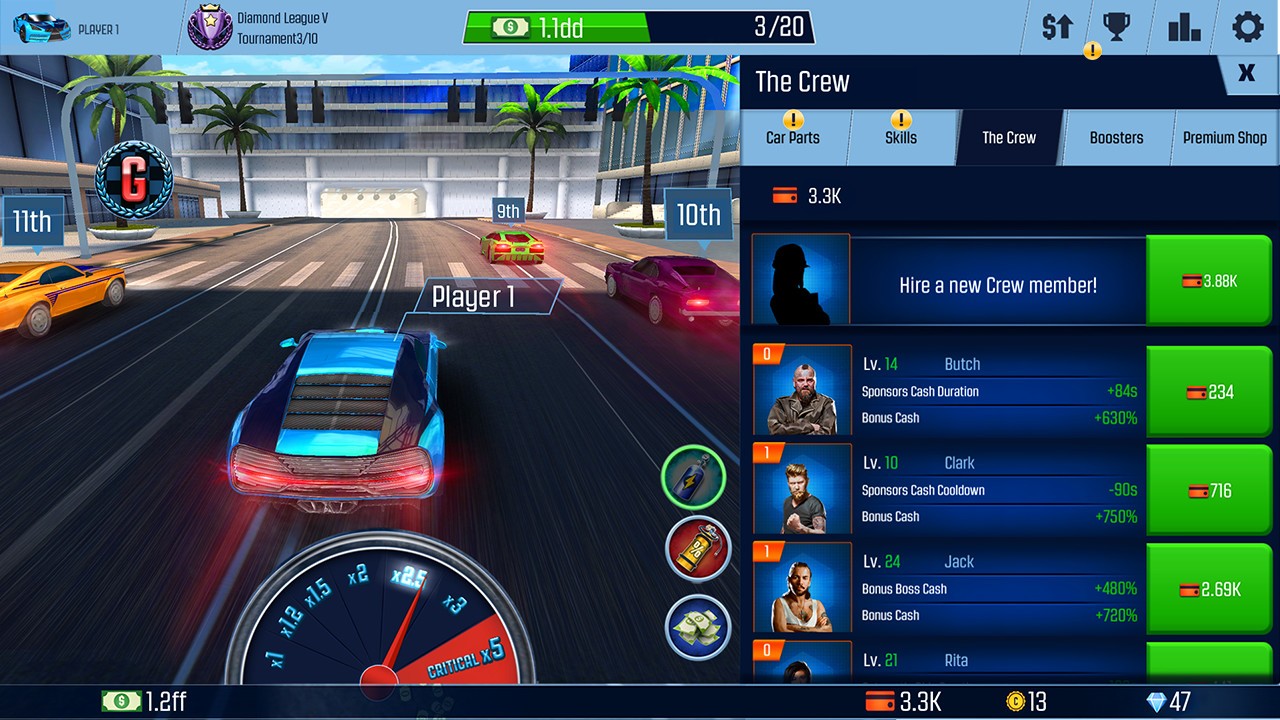Viewport: 1280px width, 720px height.
Task: Switch to the Car Parts tab
Action: click(794, 138)
